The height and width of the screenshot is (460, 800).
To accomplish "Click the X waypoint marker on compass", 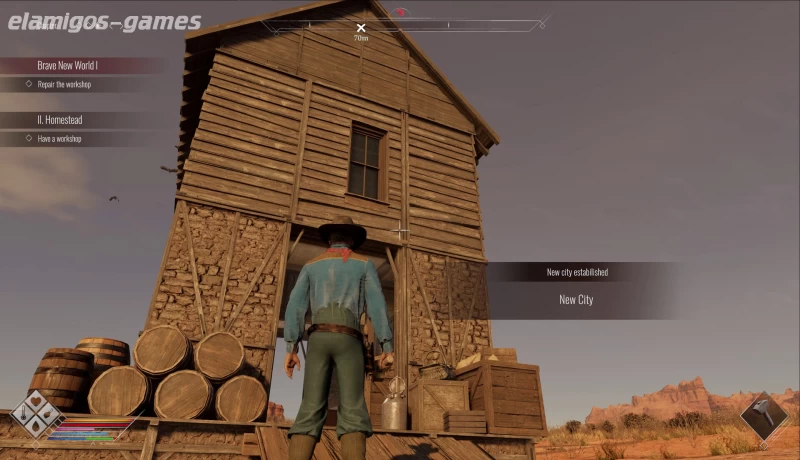I will [361, 29].
